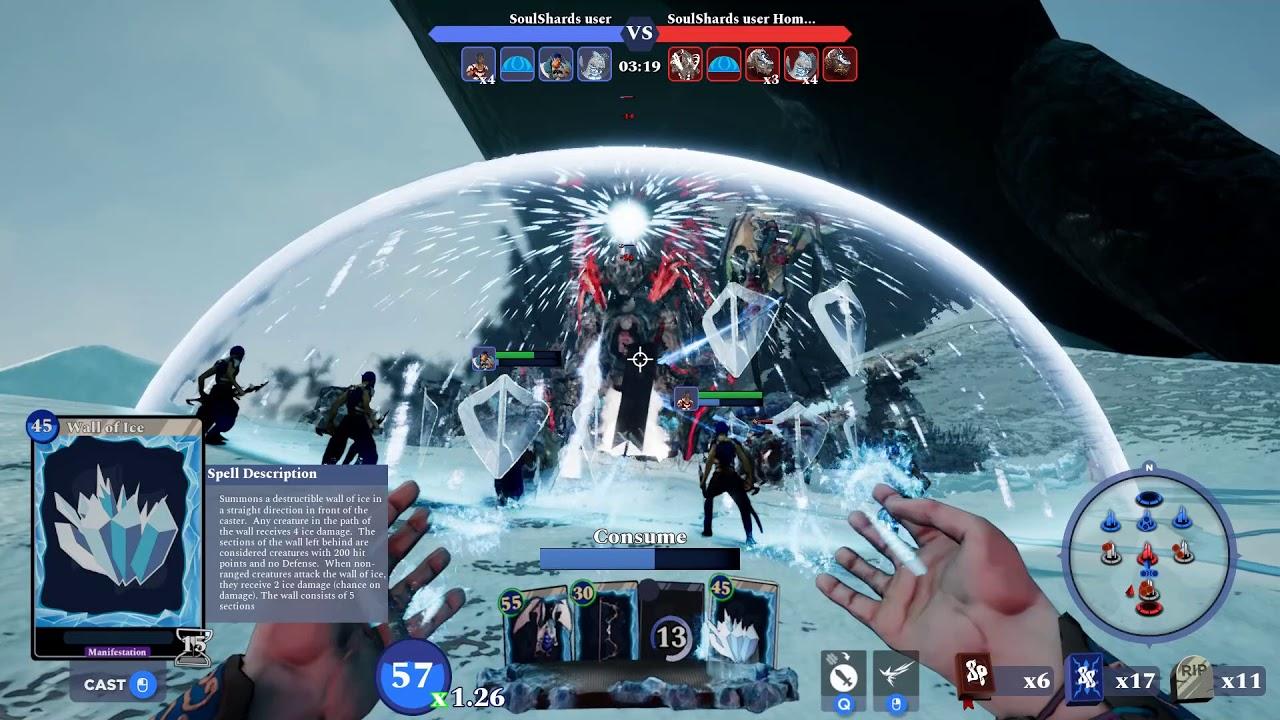Click the Consume action label
The image size is (1280, 720).
pos(640,538)
